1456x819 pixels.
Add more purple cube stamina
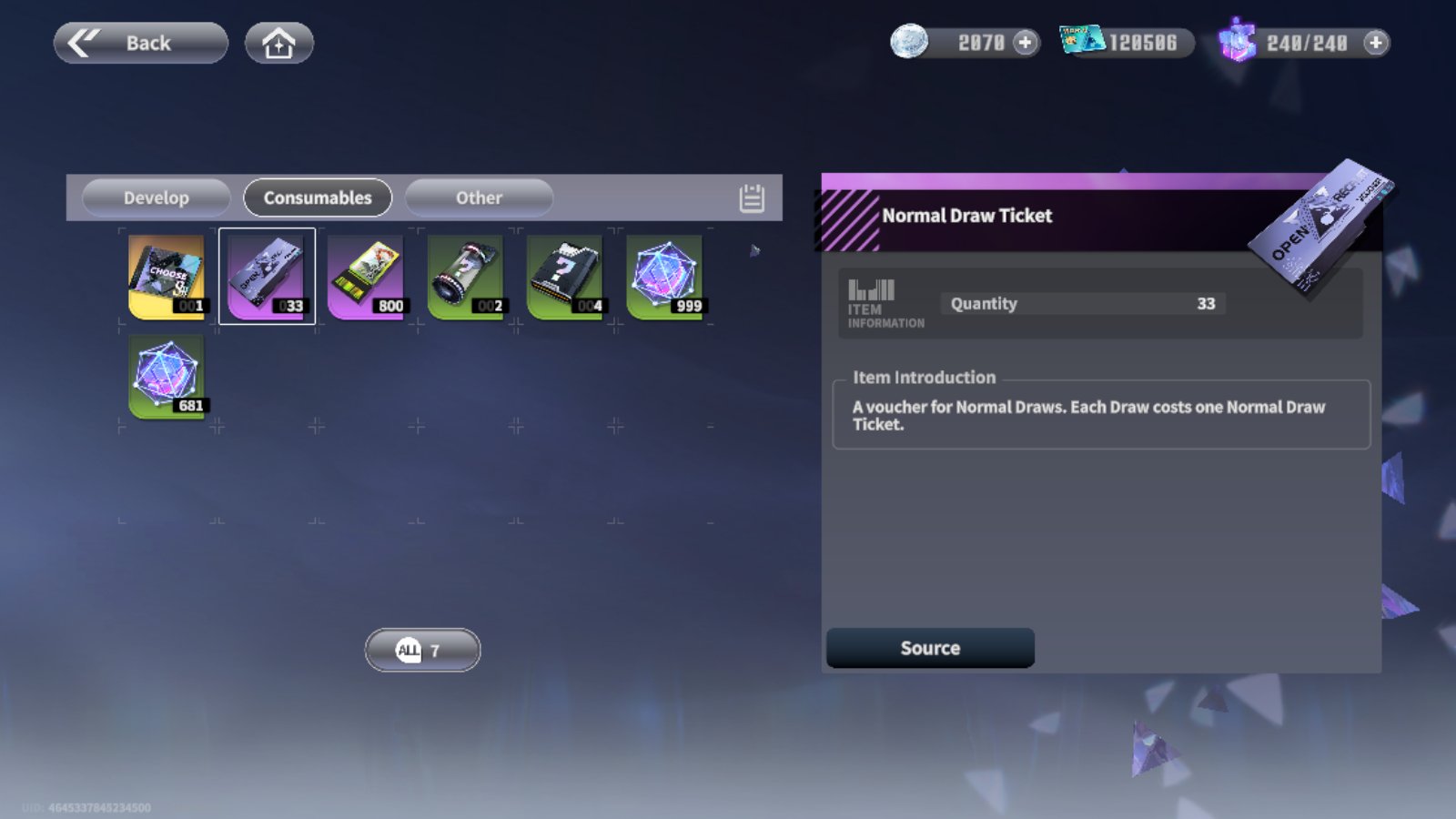coord(1376,43)
